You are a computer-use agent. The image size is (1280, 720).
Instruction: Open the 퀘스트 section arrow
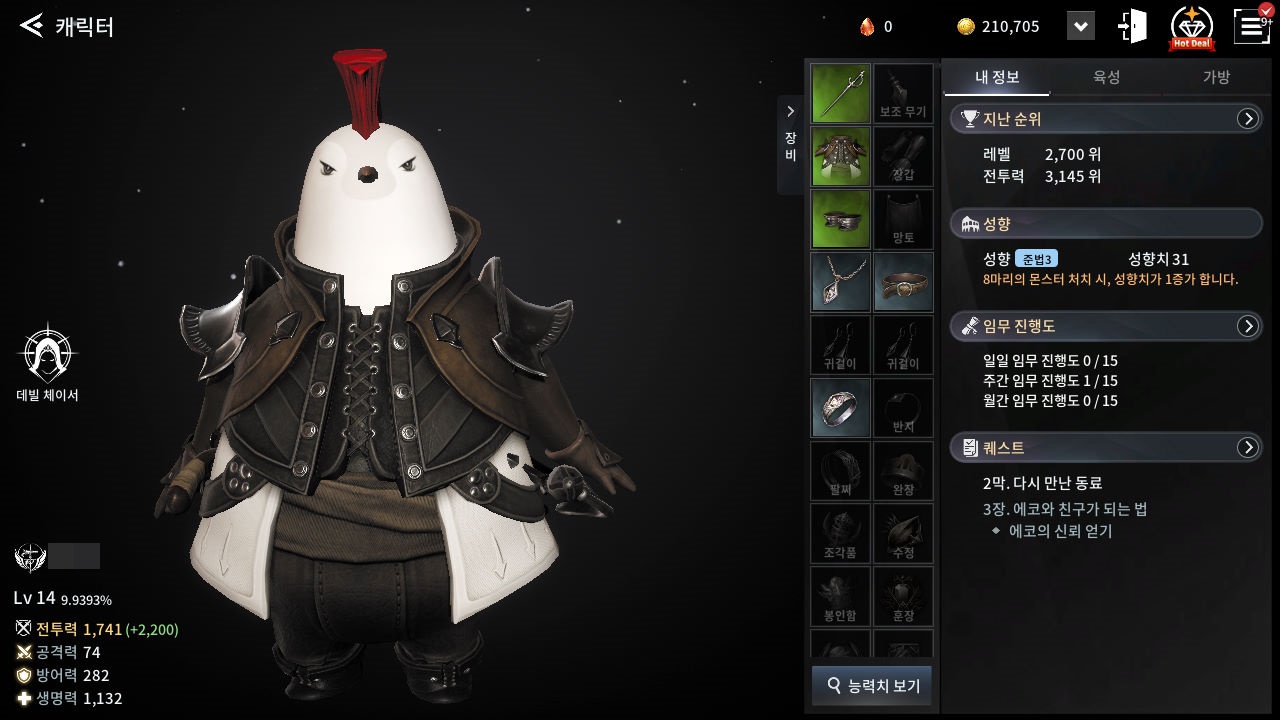point(1247,448)
